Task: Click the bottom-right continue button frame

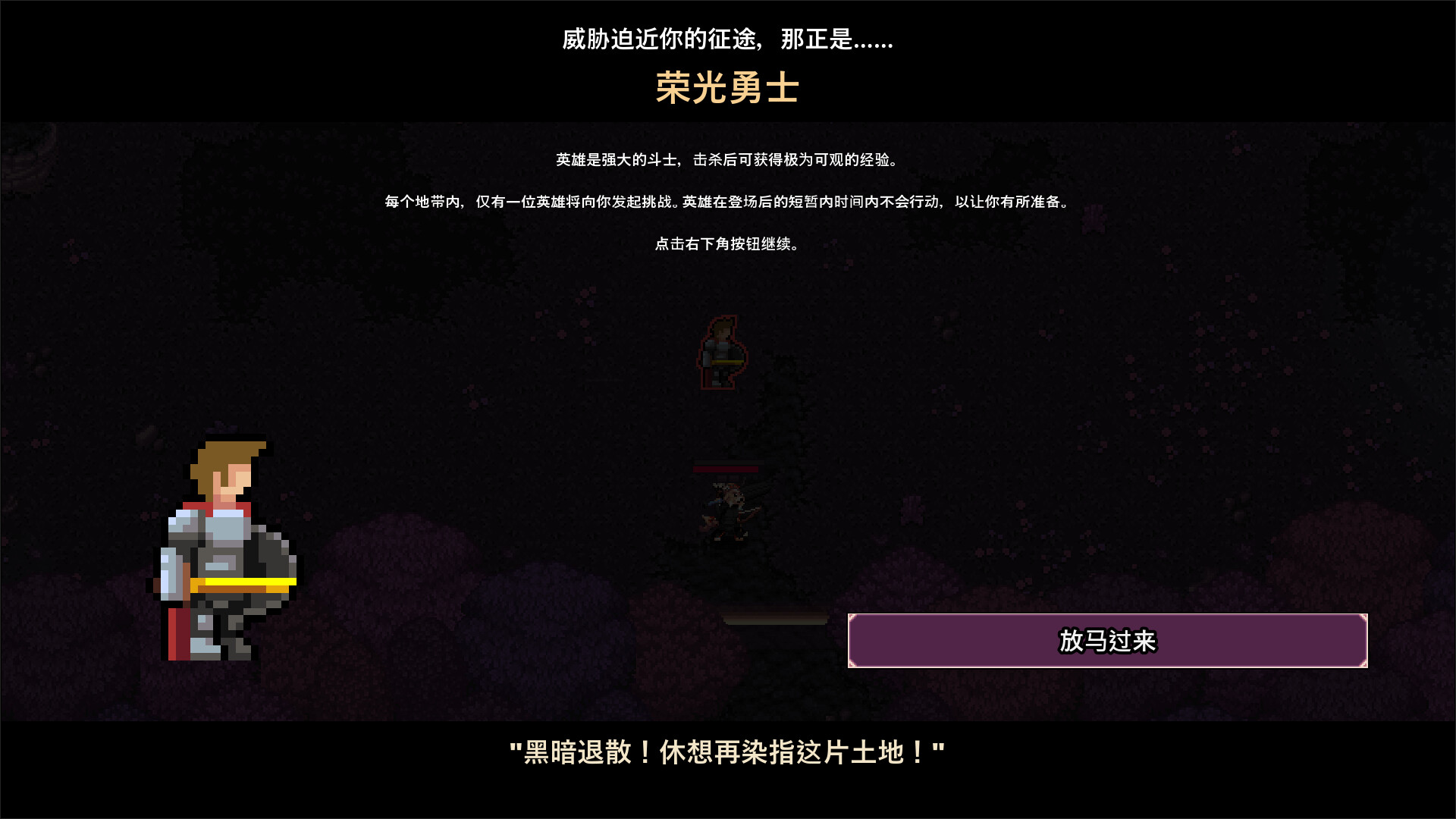Action: [x=1107, y=642]
